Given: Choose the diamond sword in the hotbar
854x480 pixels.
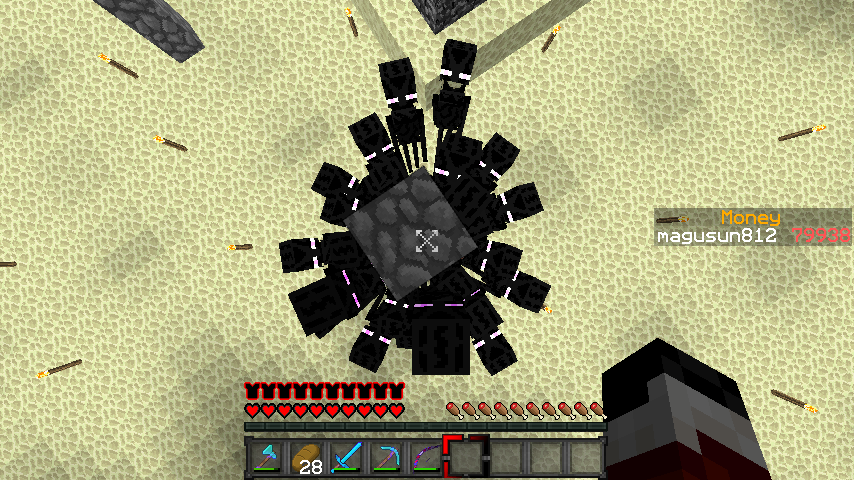Looking at the screenshot, I should 346,457.
